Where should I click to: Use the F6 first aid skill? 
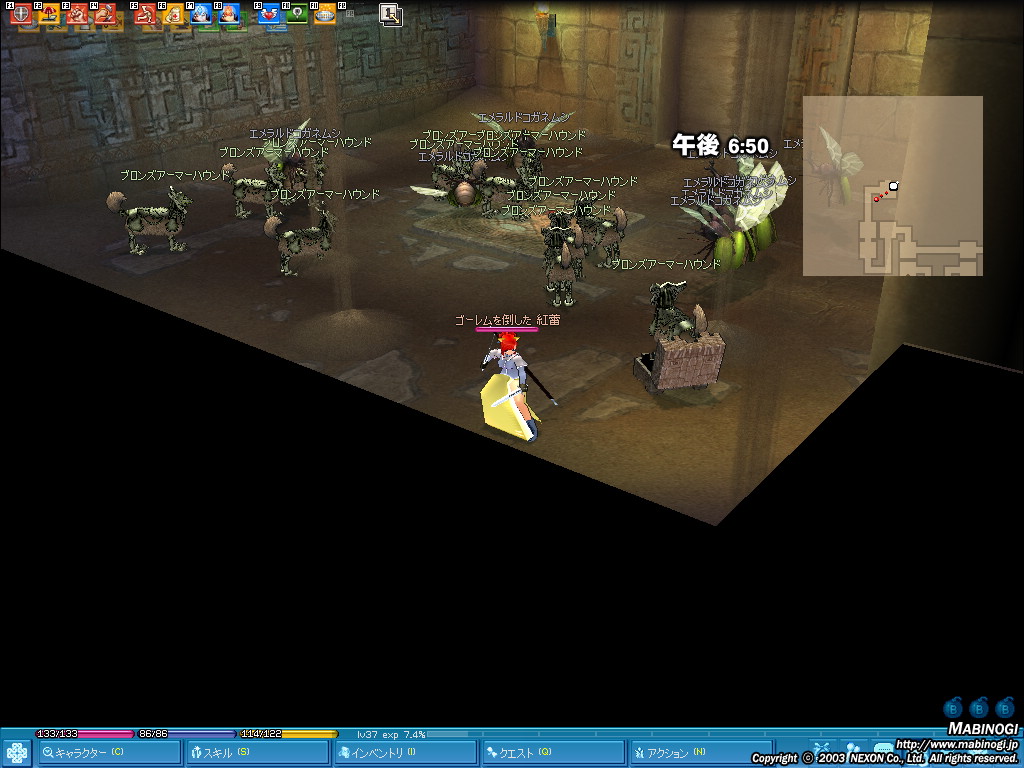click(x=173, y=14)
